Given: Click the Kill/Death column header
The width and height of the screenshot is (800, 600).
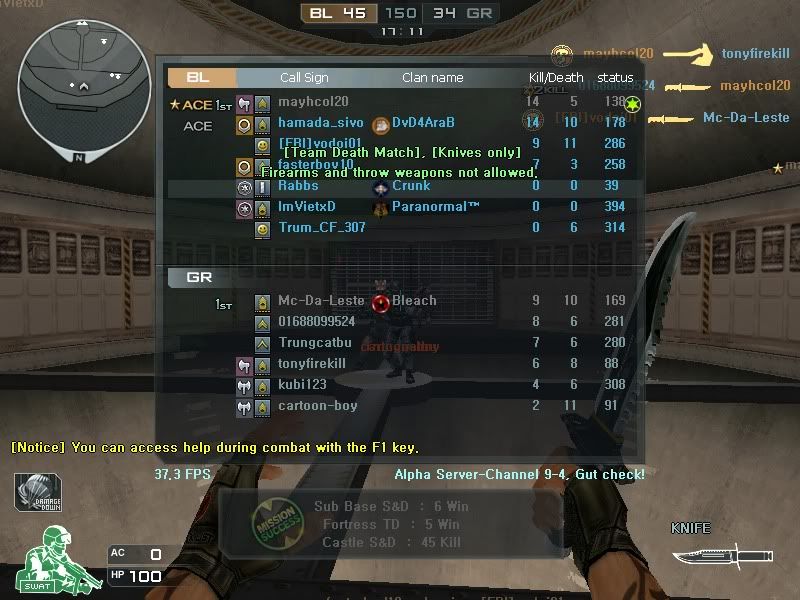Looking at the screenshot, I should (556, 78).
